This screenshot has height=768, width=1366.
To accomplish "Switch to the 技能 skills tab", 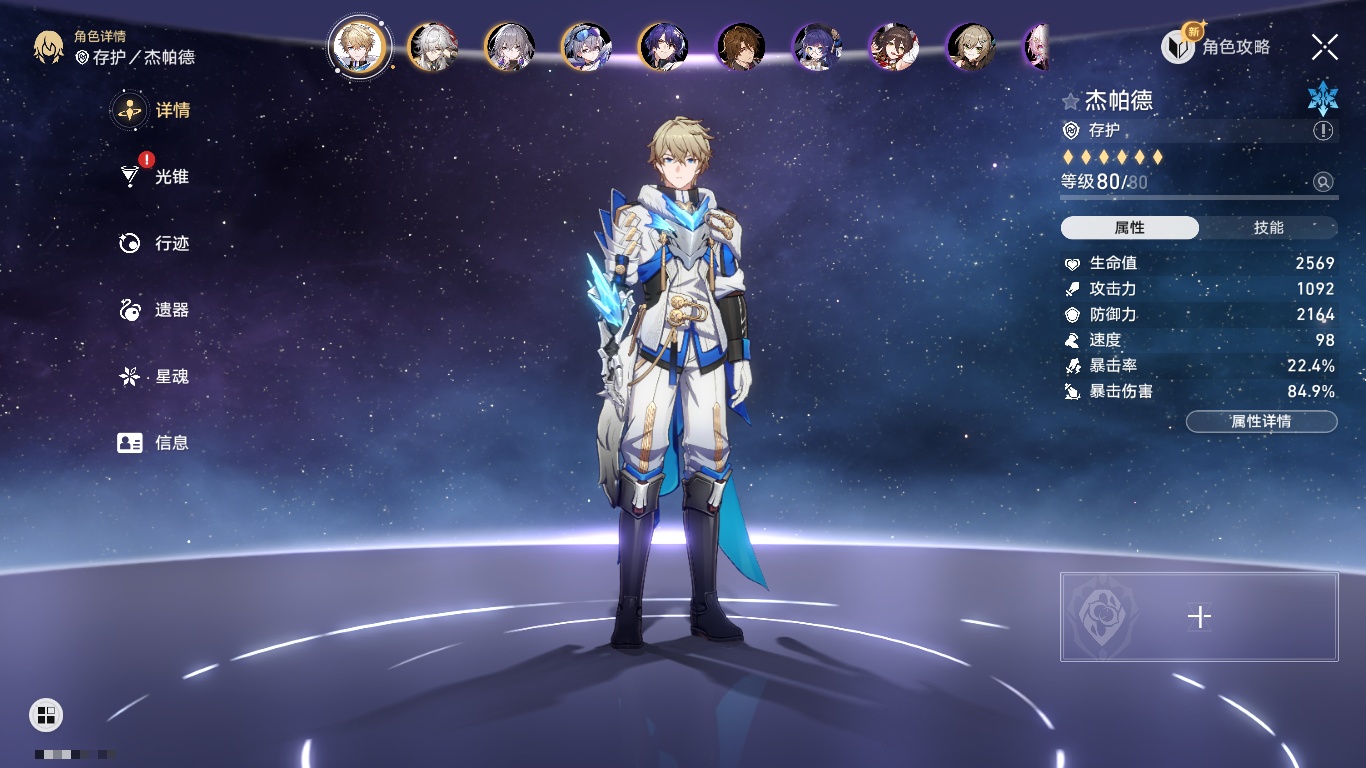I will [x=1268, y=228].
